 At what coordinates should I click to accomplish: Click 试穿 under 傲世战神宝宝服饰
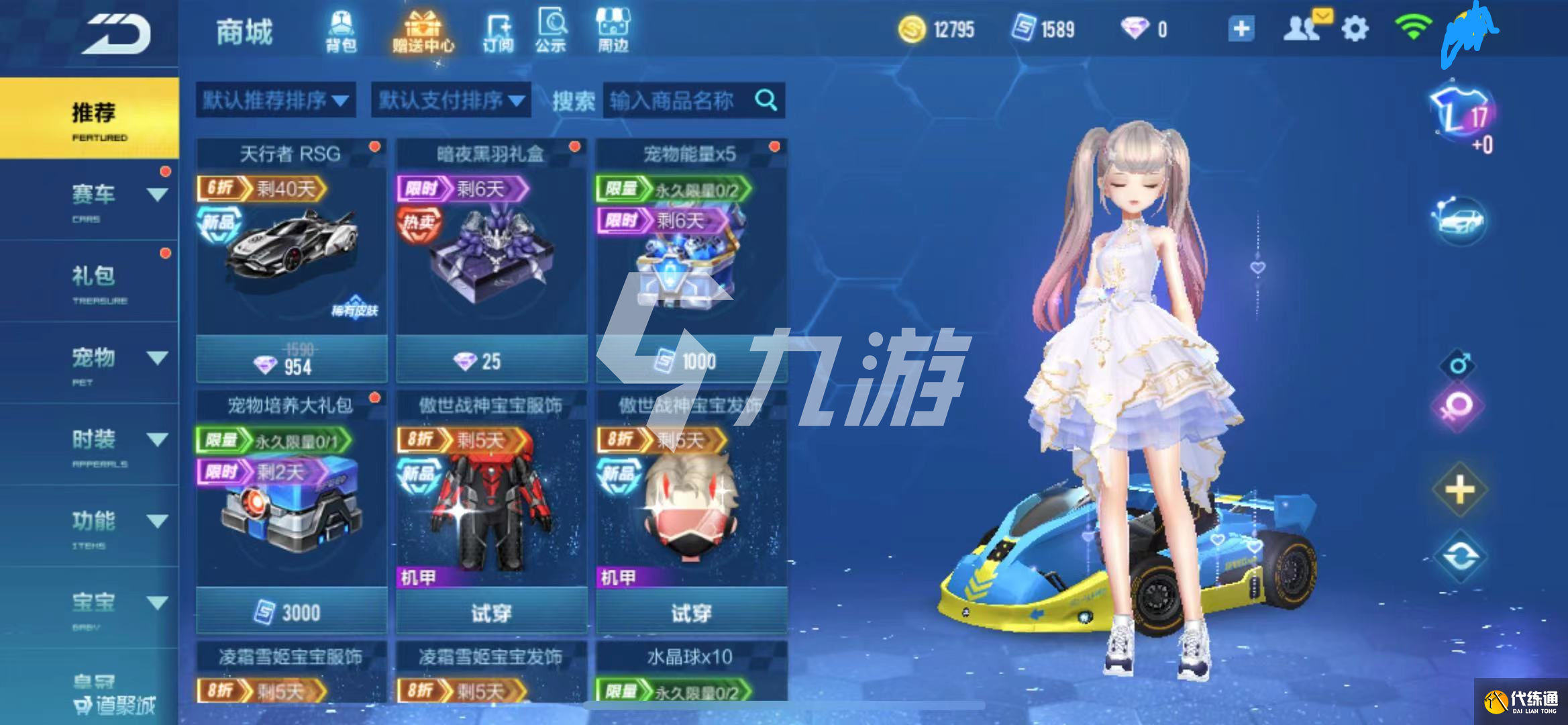[491, 612]
